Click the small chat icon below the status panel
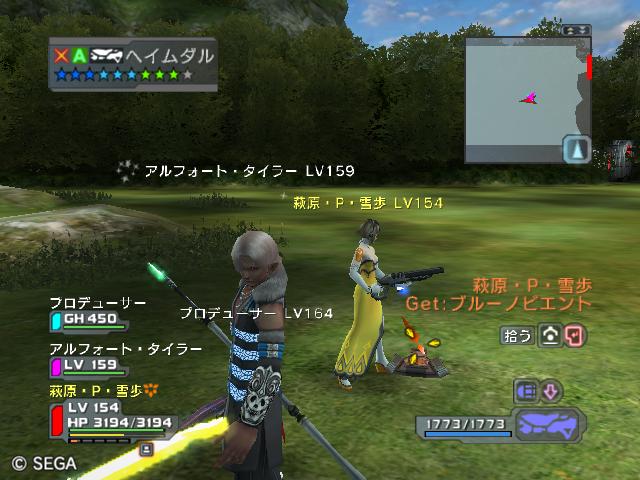This screenshot has height=480, width=640. point(147,450)
